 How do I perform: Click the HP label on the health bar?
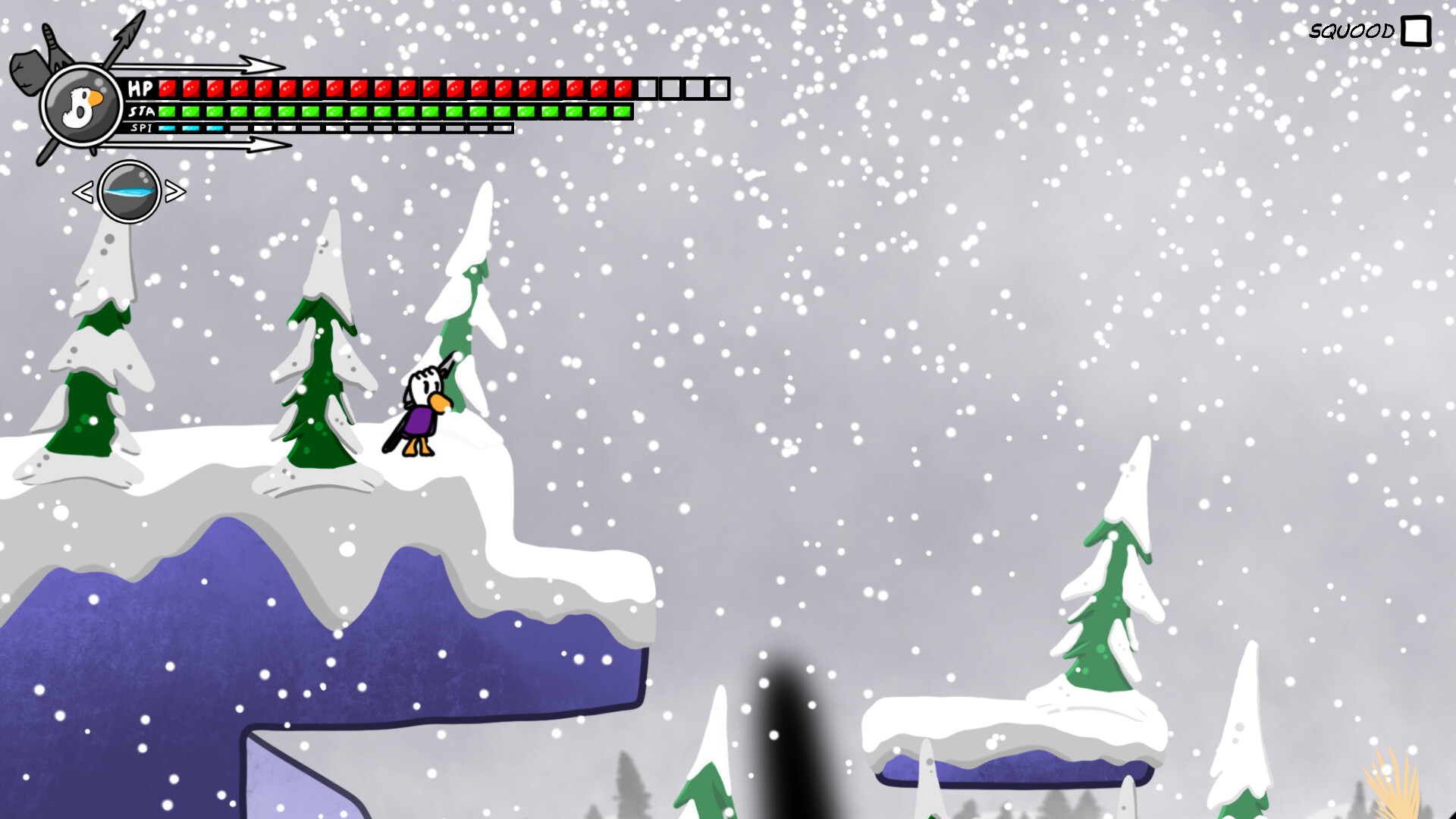click(140, 88)
